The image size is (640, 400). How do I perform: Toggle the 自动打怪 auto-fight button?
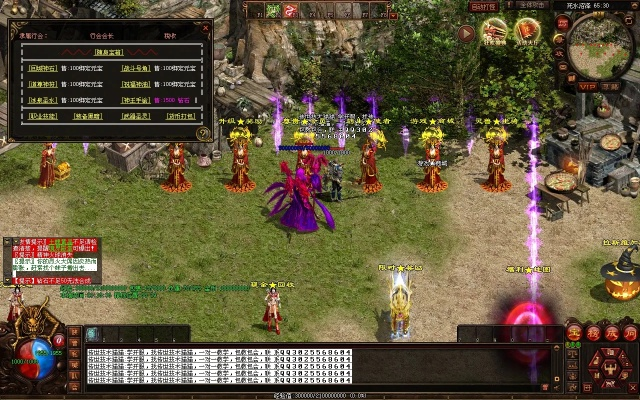[x=485, y=6]
